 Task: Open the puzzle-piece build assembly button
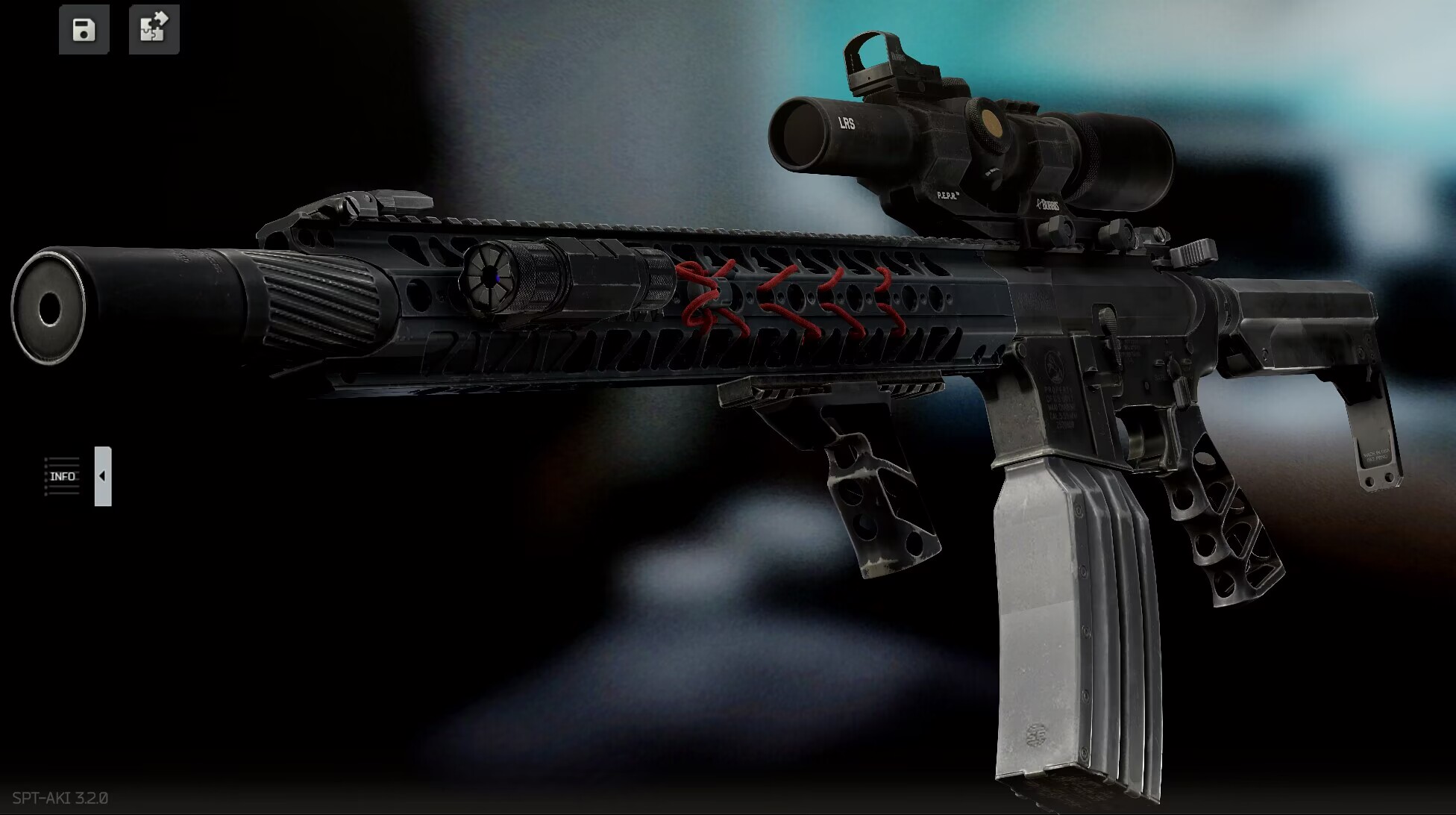pos(154,30)
